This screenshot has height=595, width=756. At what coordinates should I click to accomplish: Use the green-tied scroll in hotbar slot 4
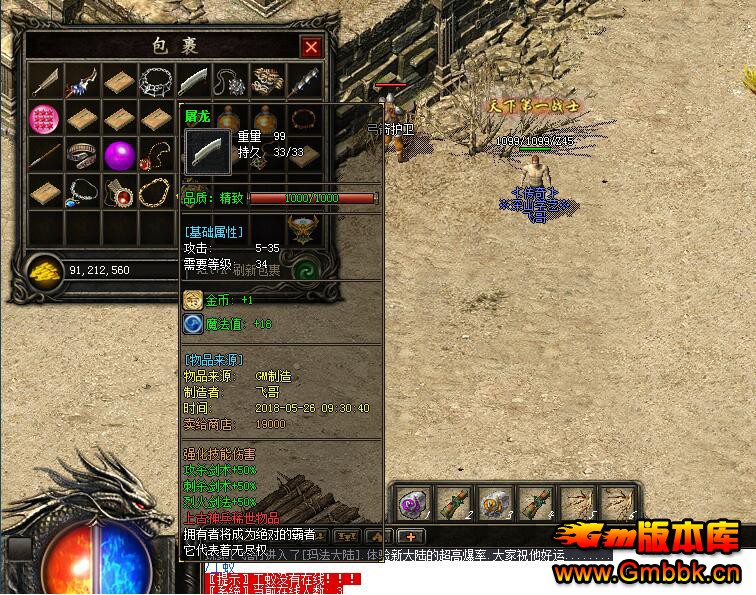click(x=536, y=503)
